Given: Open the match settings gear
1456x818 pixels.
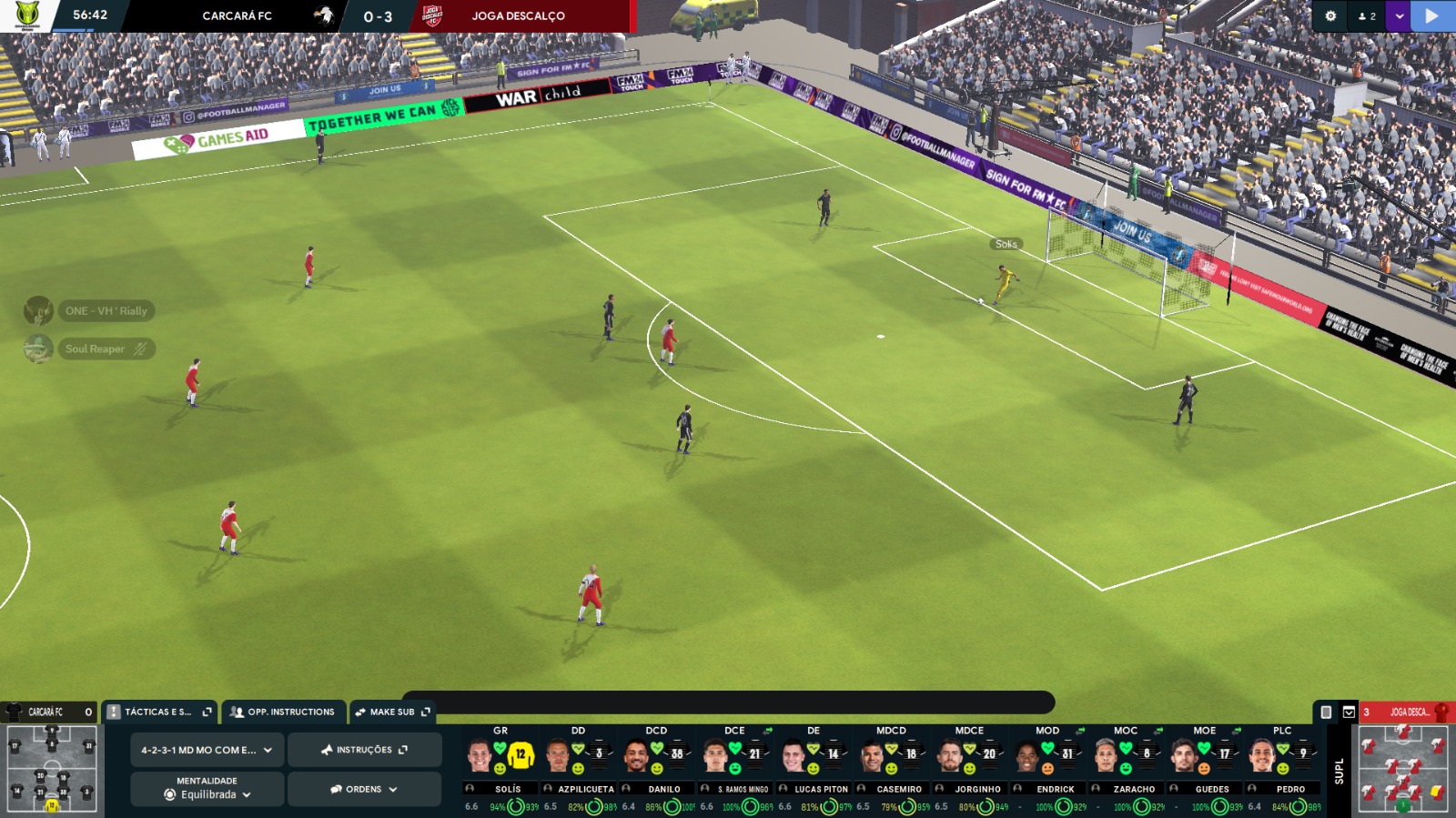Looking at the screenshot, I should tap(1330, 16).
